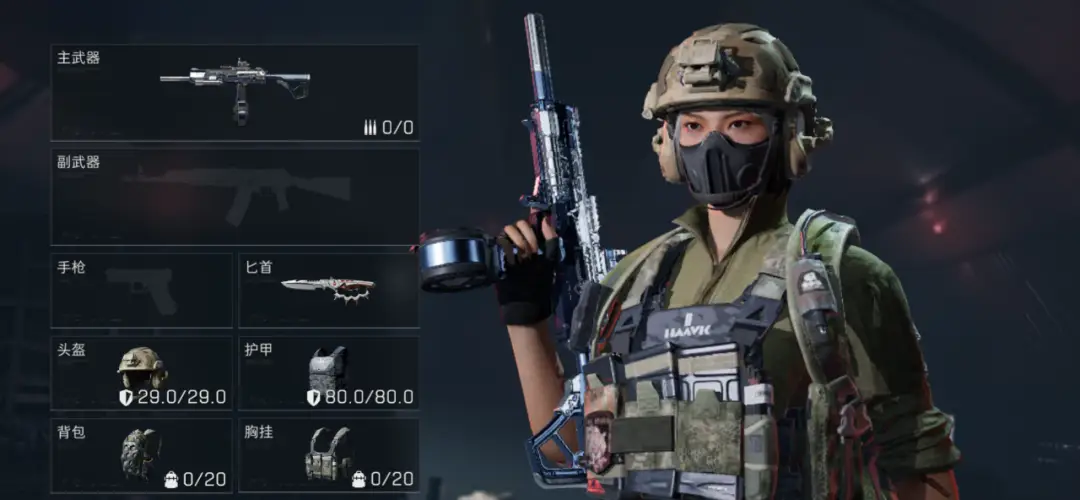Screen dimensions: 1080x500
Task: Select the body armor (护甲) slot
Action: click(329, 372)
